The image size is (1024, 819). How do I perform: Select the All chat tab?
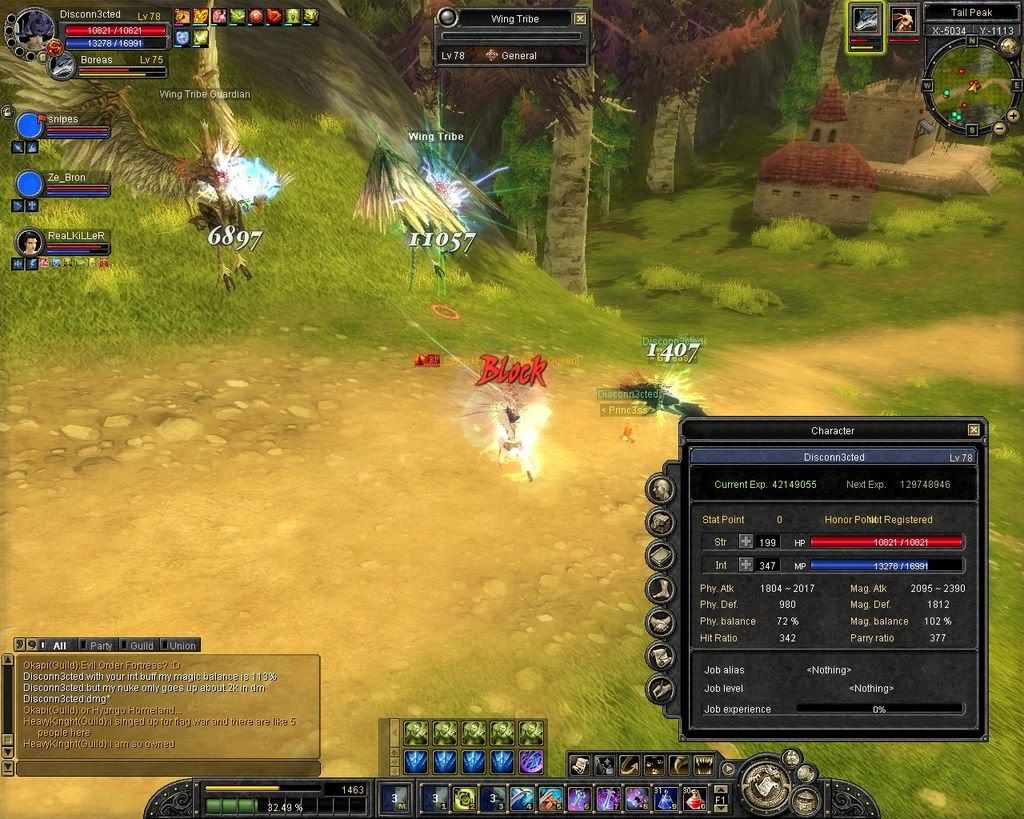56,645
